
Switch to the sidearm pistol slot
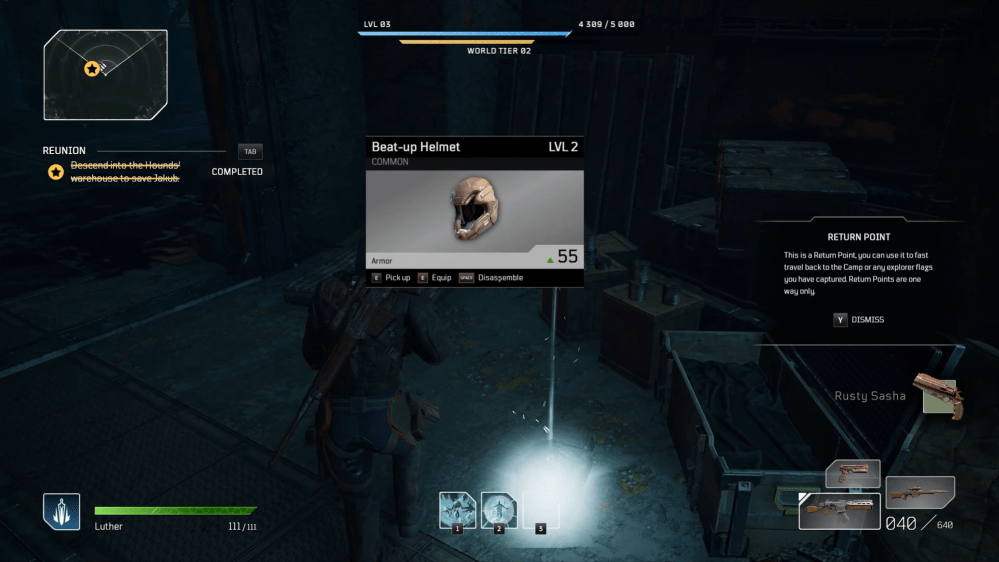pos(852,472)
